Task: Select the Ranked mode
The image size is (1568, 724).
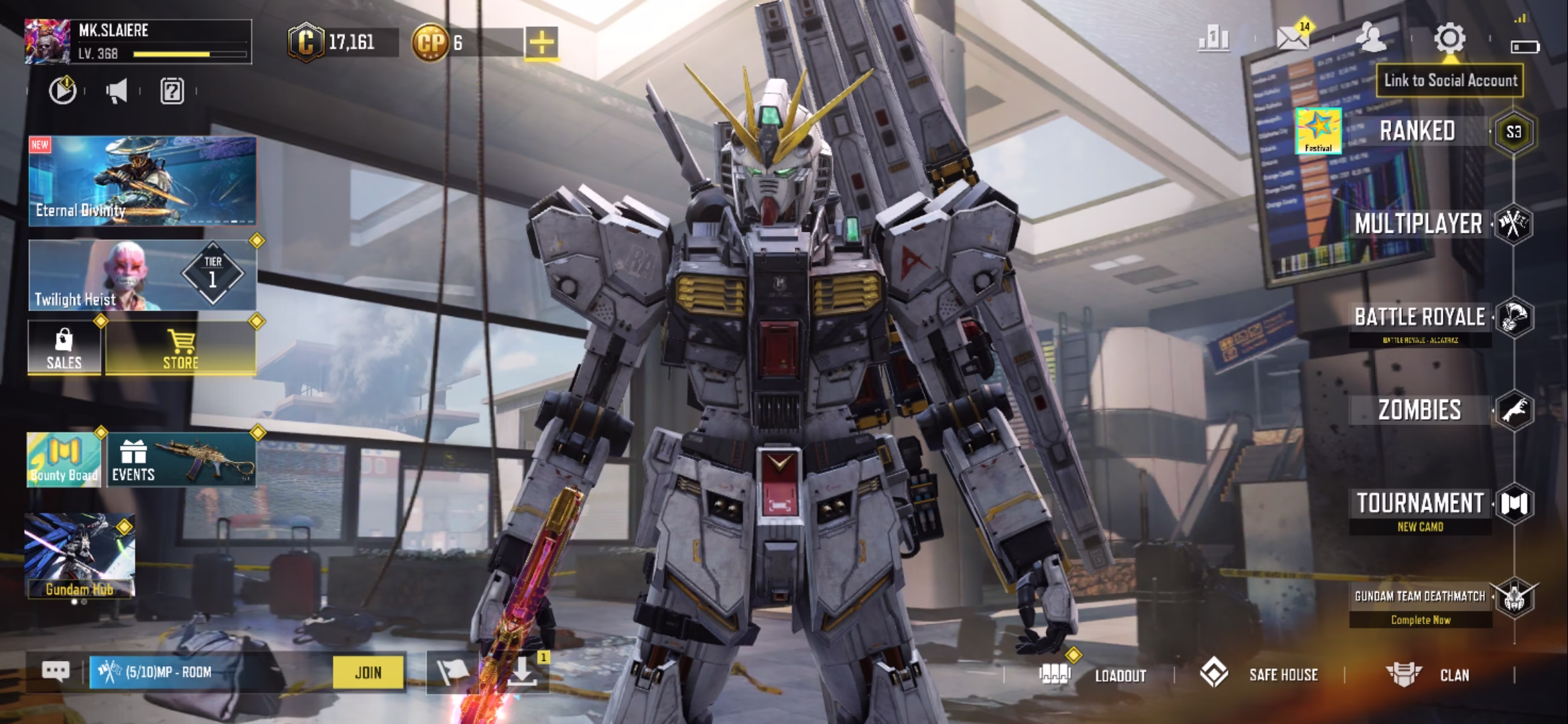Action: coord(1417,131)
